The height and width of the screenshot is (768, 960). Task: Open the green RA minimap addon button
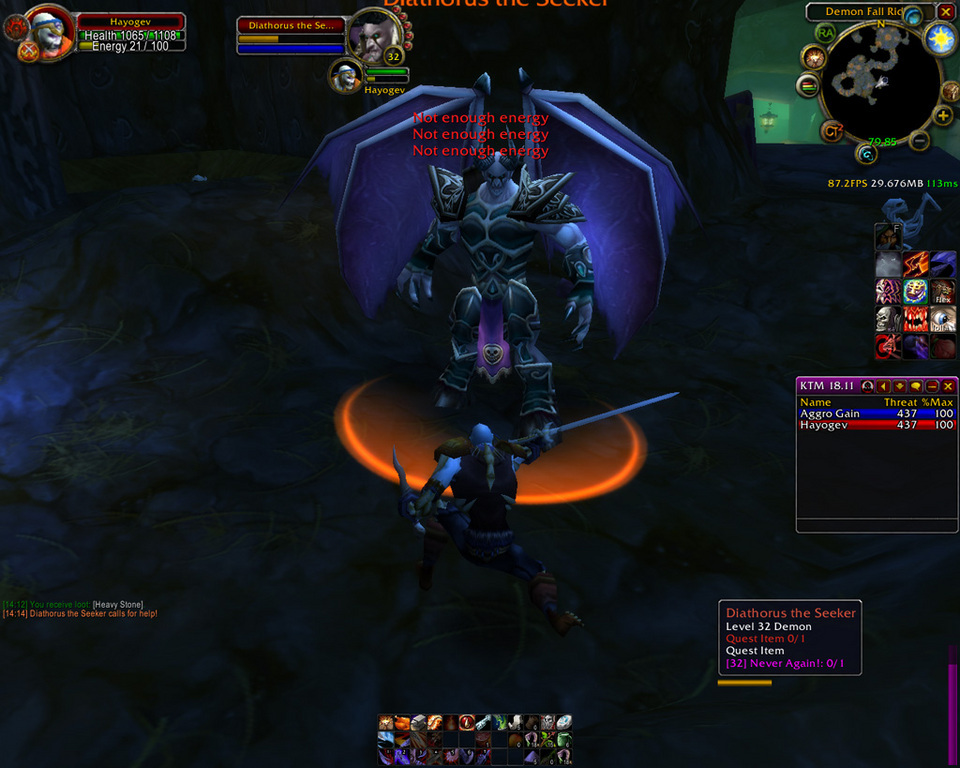pyautogui.click(x=825, y=33)
